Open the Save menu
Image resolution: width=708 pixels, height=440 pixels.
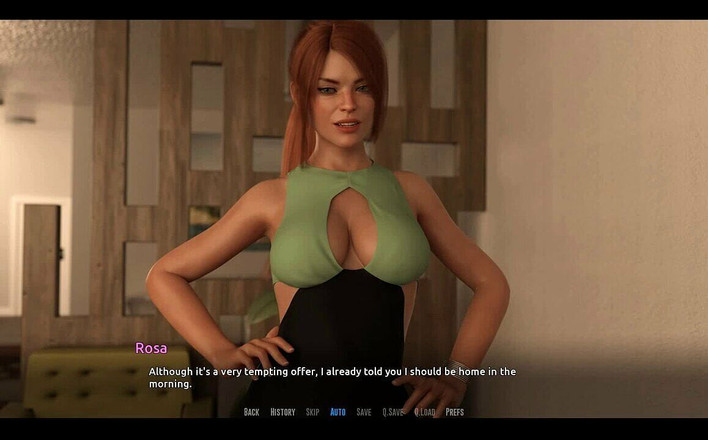tap(364, 412)
